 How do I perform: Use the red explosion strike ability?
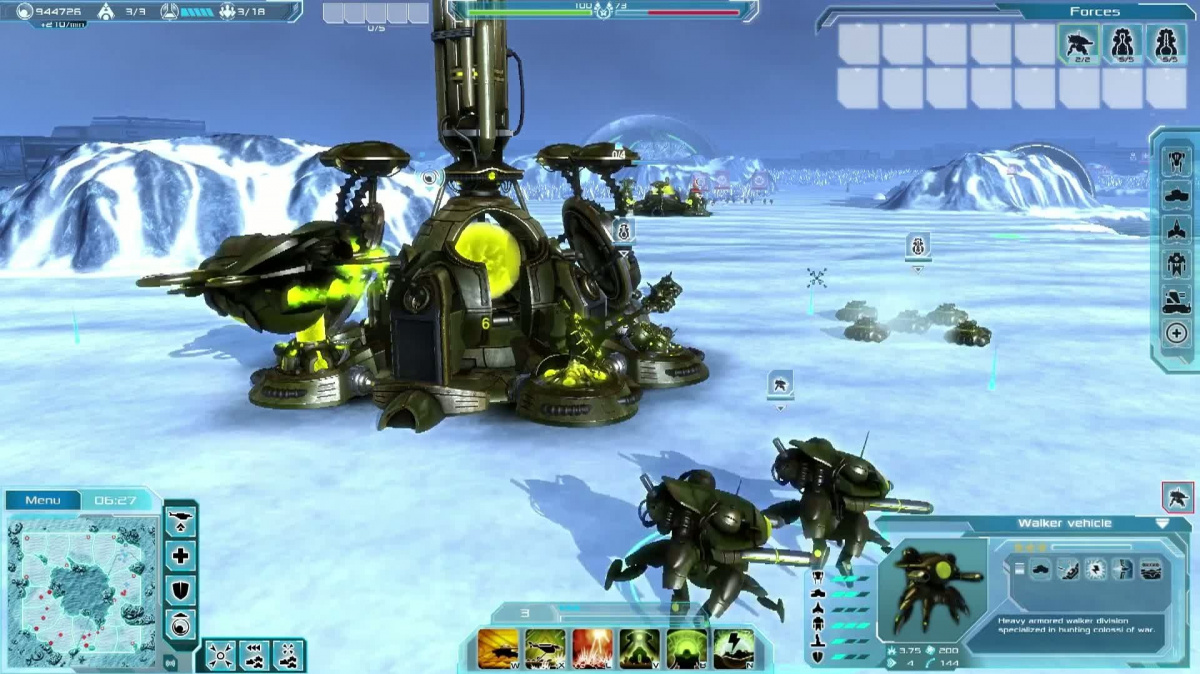point(592,649)
